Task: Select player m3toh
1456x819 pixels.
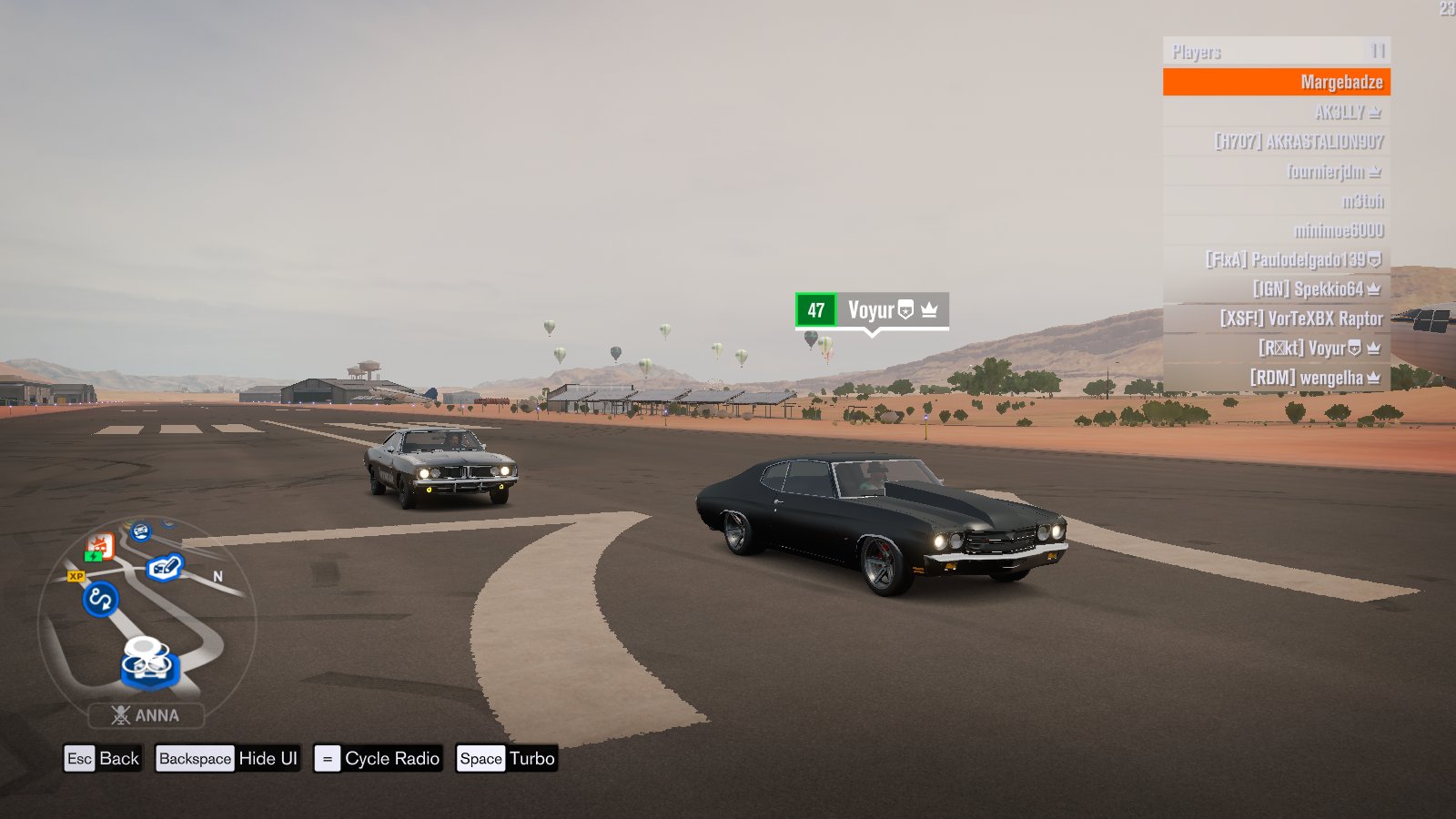Action: [1276, 201]
